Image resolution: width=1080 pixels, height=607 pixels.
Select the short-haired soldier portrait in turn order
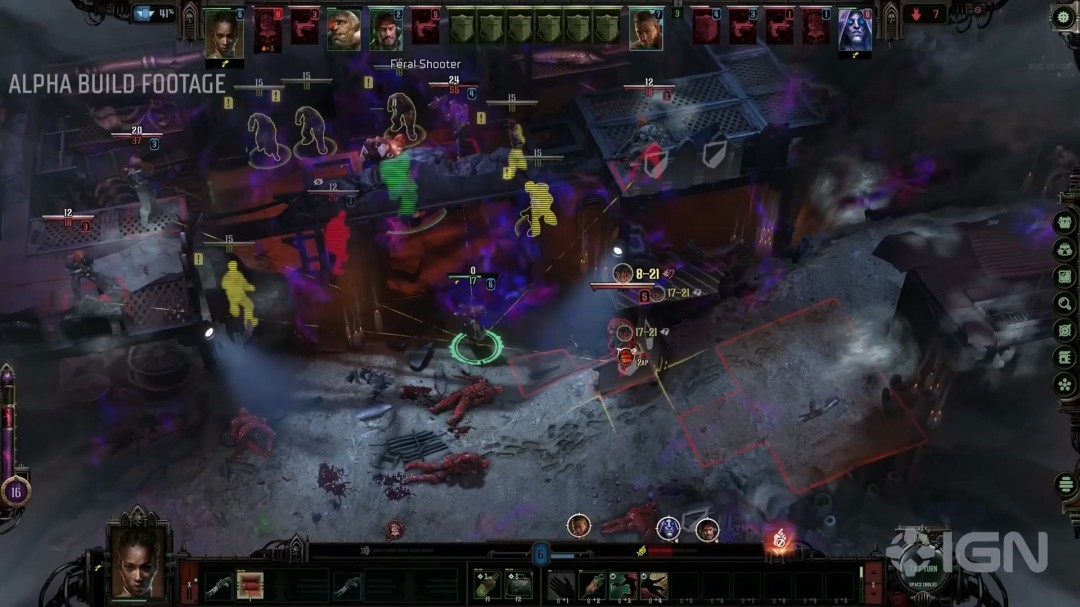[646, 30]
